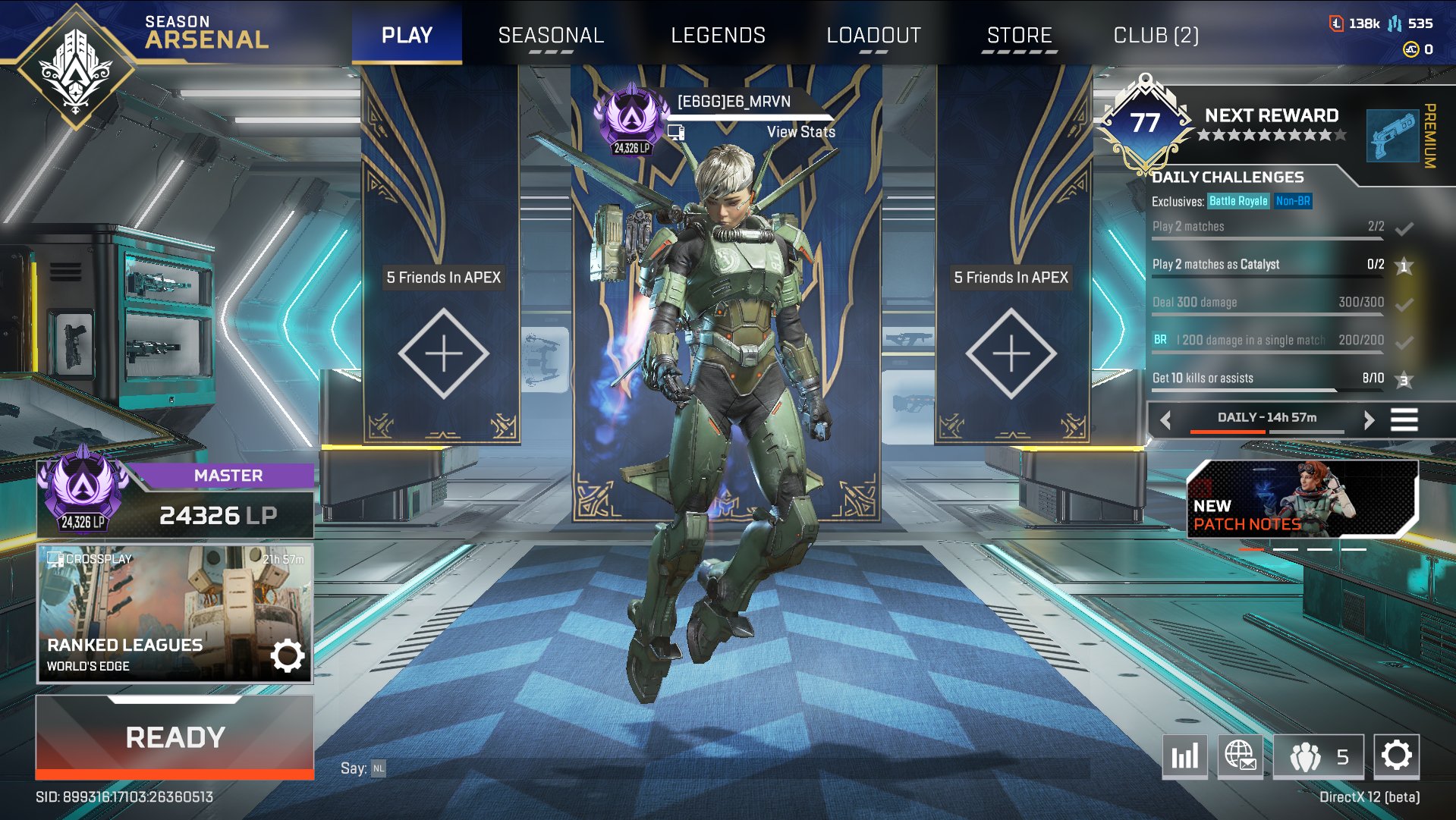This screenshot has height=820, width=1456.
Task: Open View Stats for E6_MRVN
Action: (x=801, y=131)
